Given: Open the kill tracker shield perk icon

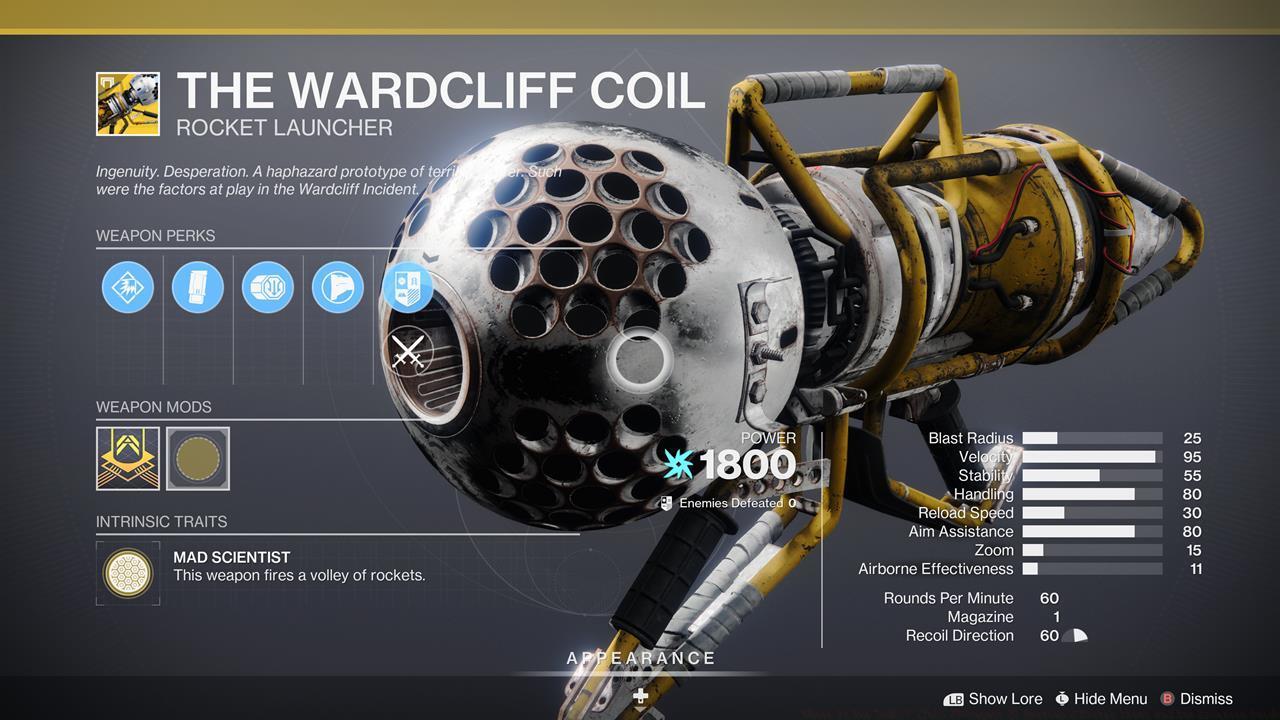Looking at the screenshot, I should click(x=408, y=287).
